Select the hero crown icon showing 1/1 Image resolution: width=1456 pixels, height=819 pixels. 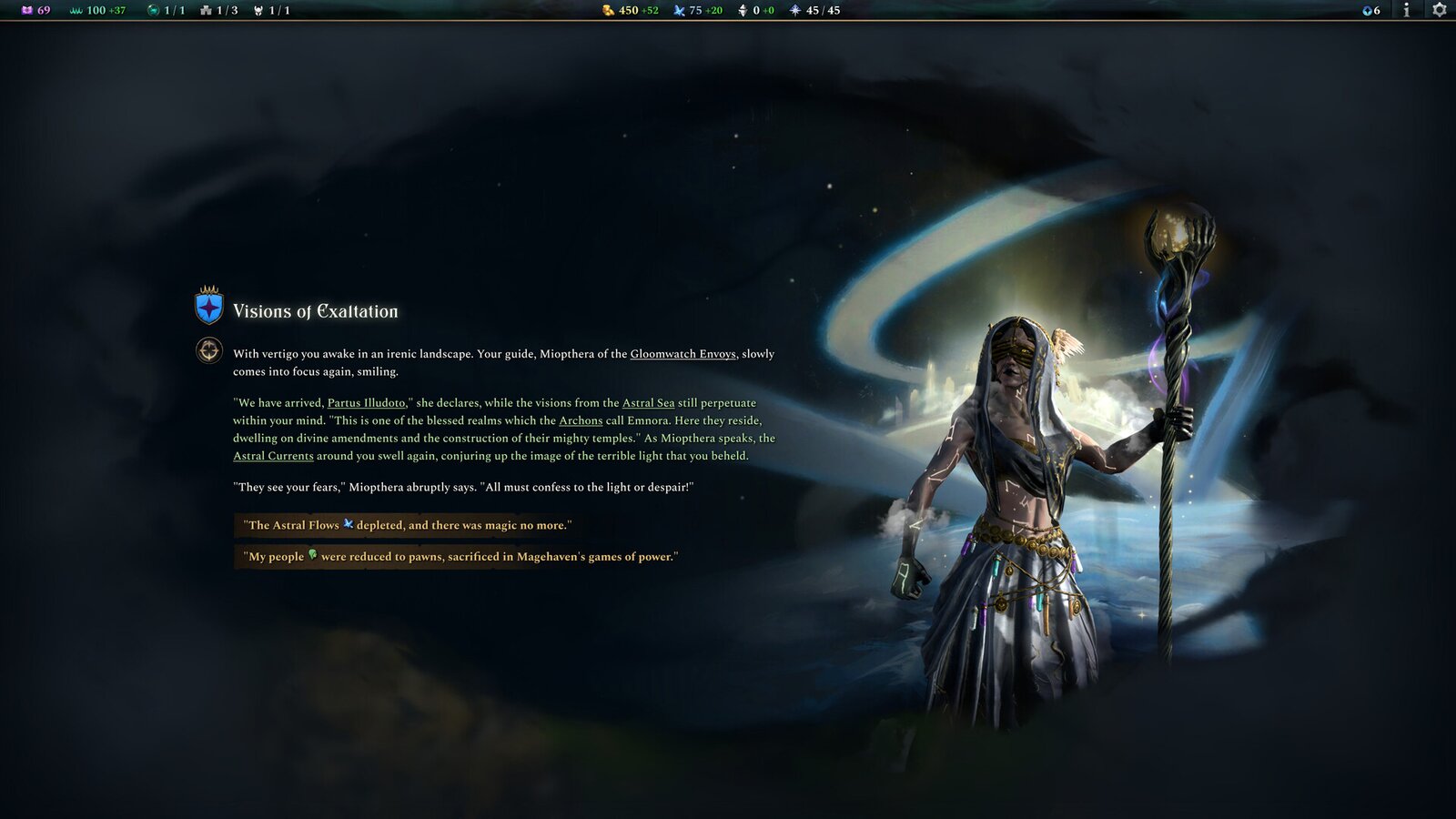258,11
